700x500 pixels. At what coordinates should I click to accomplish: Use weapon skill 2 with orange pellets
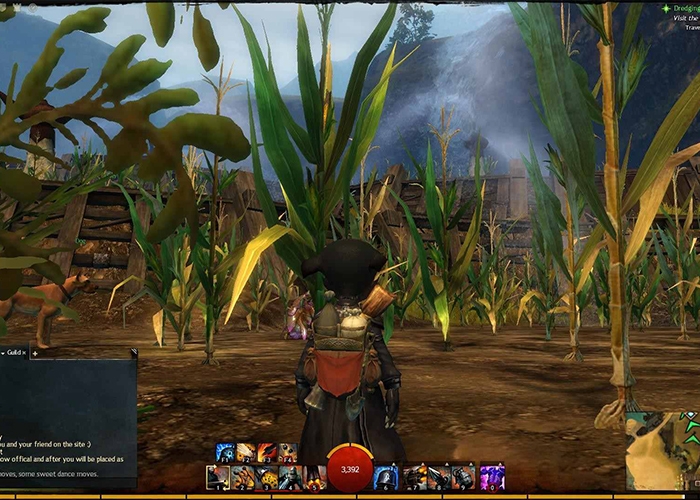click(x=242, y=477)
